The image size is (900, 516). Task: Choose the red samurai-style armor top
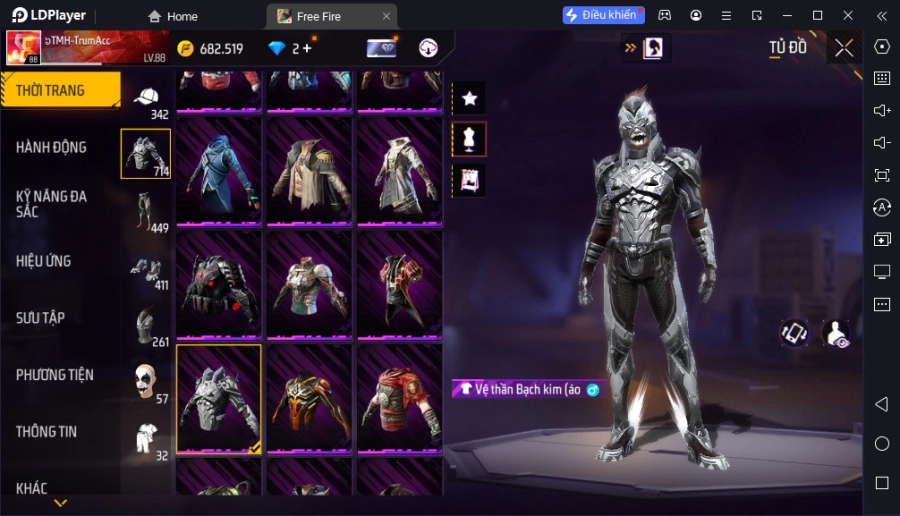coord(399,398)
